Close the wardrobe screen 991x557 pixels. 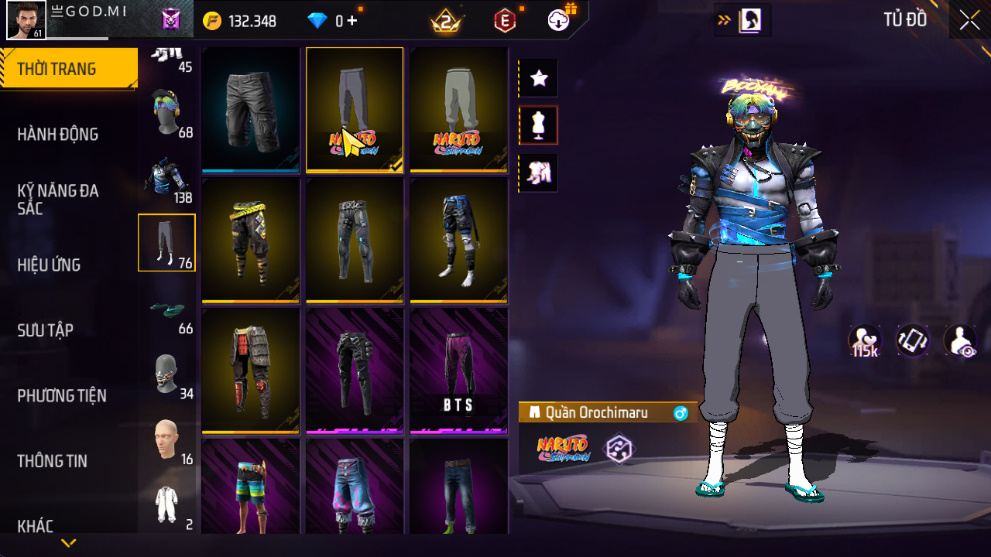click(969, 20)
